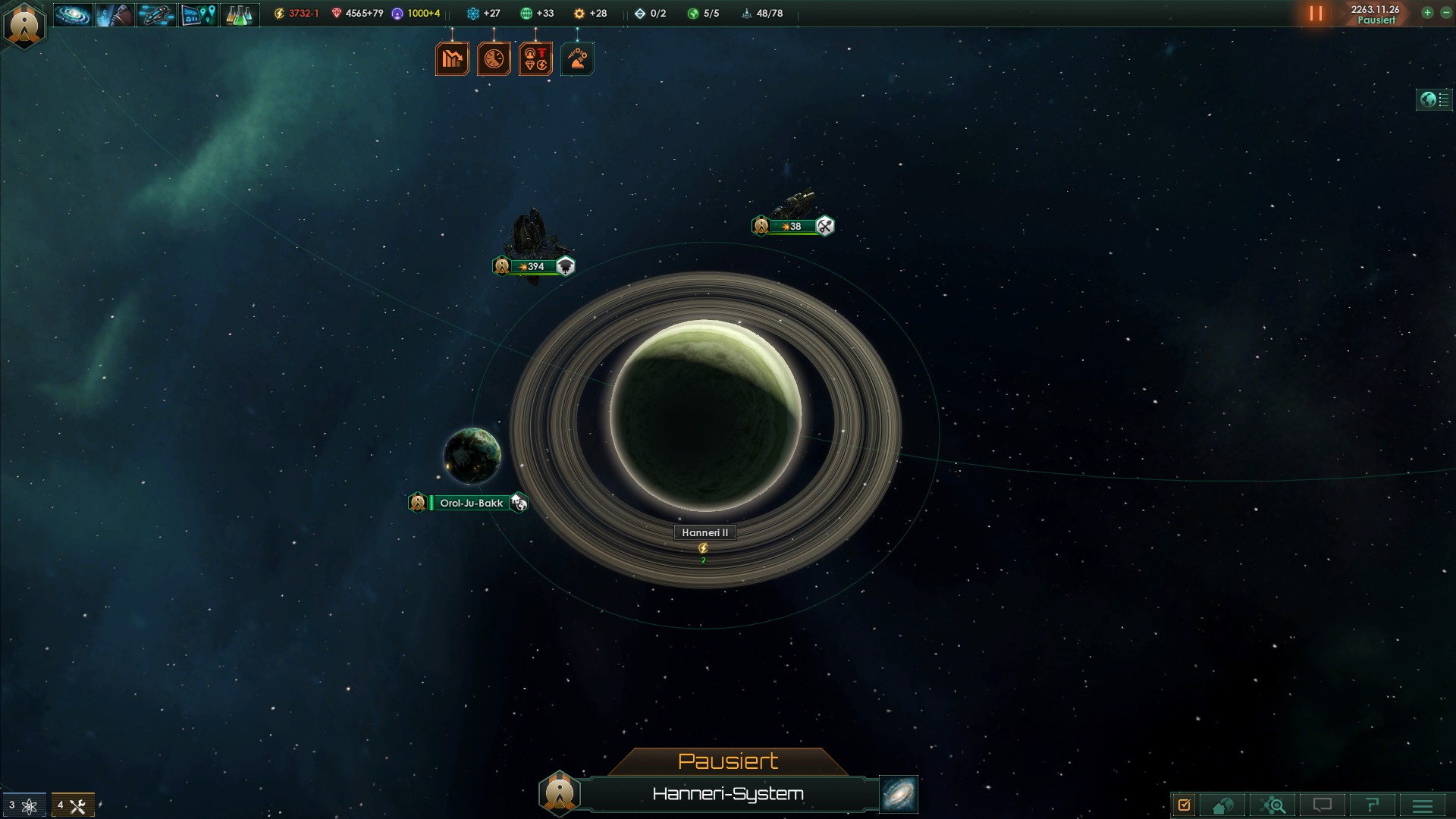This screenshot has height=819, width=1456.
Task: Open the galaxy spiral tab in the top bar
Action: 73,14
